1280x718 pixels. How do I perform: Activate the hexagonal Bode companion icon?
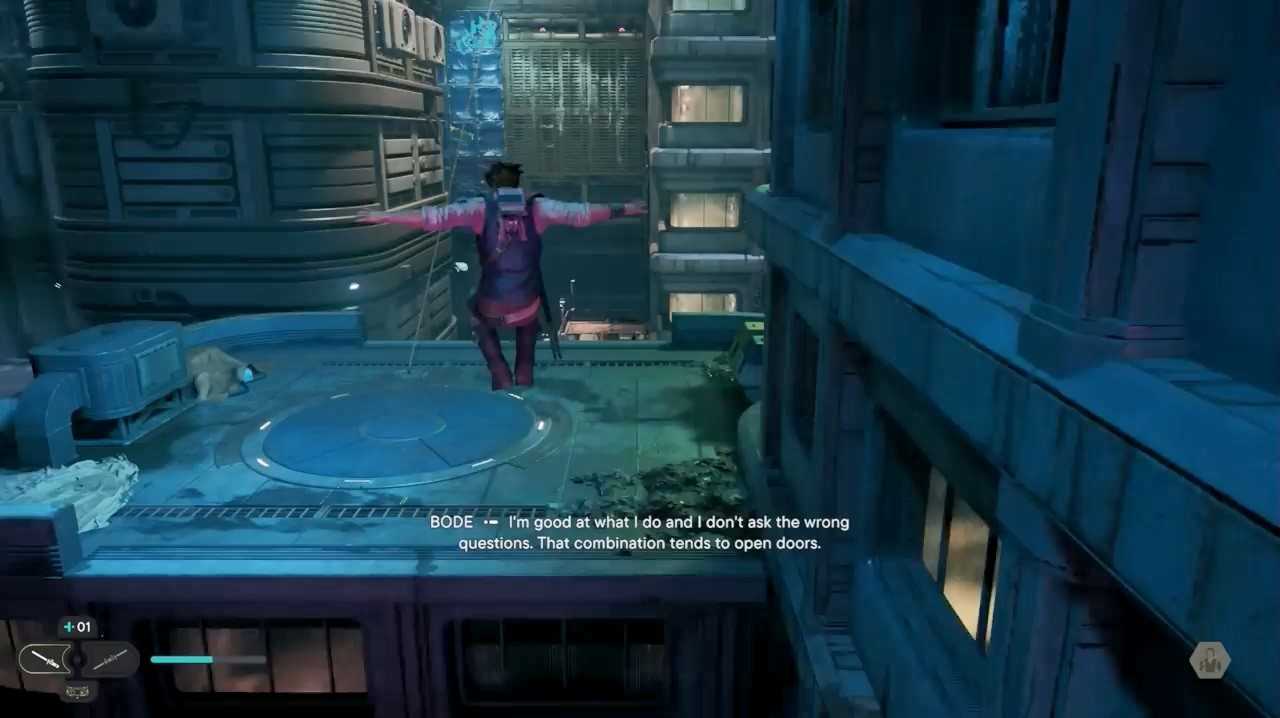pyautogui.click(x=1209, y=661)
